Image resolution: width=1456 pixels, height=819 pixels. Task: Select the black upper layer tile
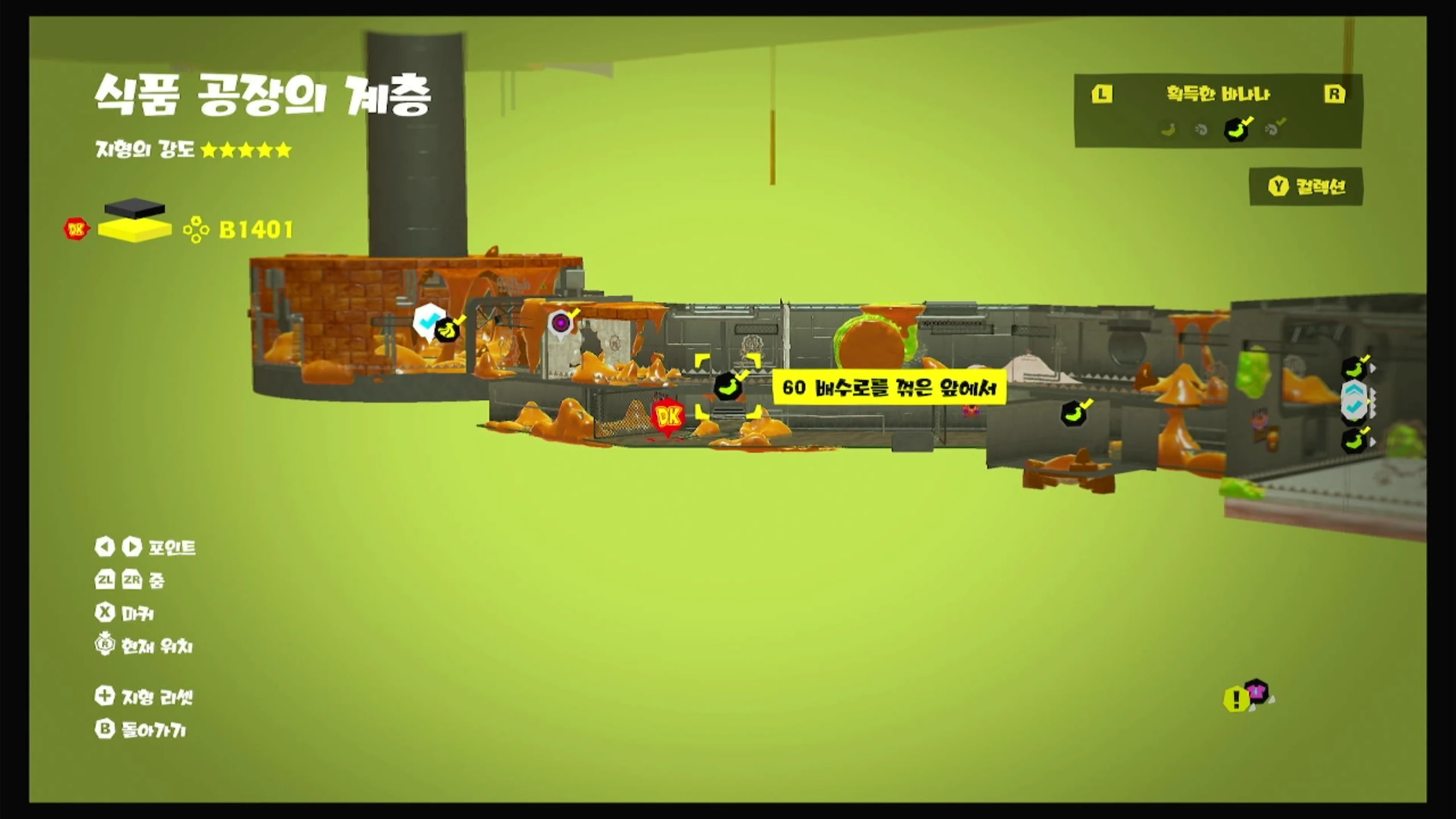(135, 207)
